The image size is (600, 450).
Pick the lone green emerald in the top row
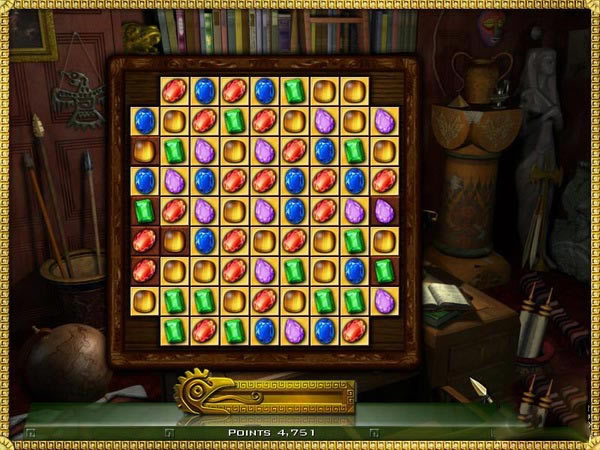pyautogui.click(x=294, y=91)
